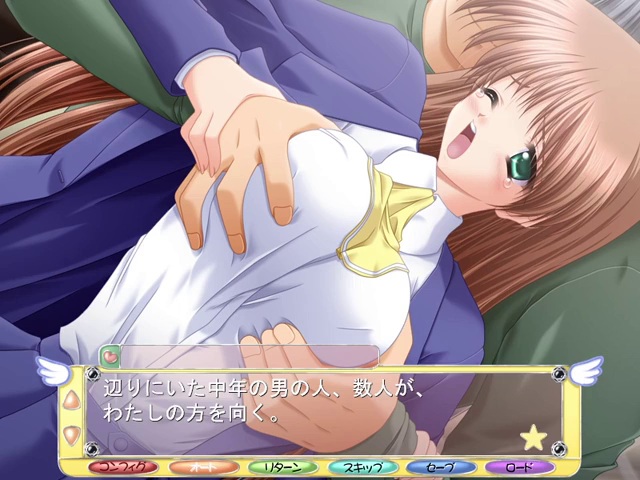Click the upward orange arrow on the text box
Viewport: 640px width, 480px height.
coord(71,401)
